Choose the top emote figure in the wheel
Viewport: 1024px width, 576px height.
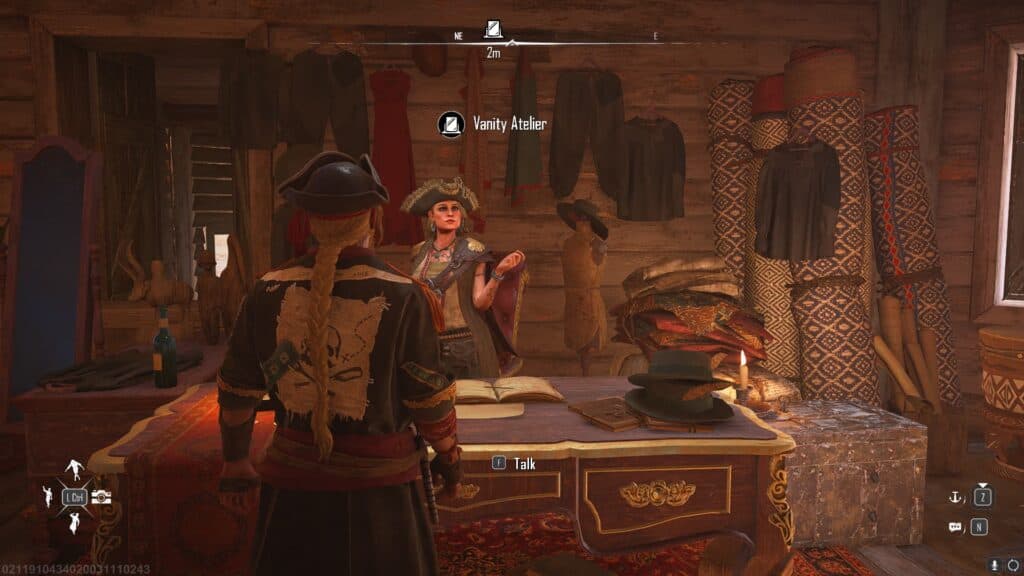(75, 469)
